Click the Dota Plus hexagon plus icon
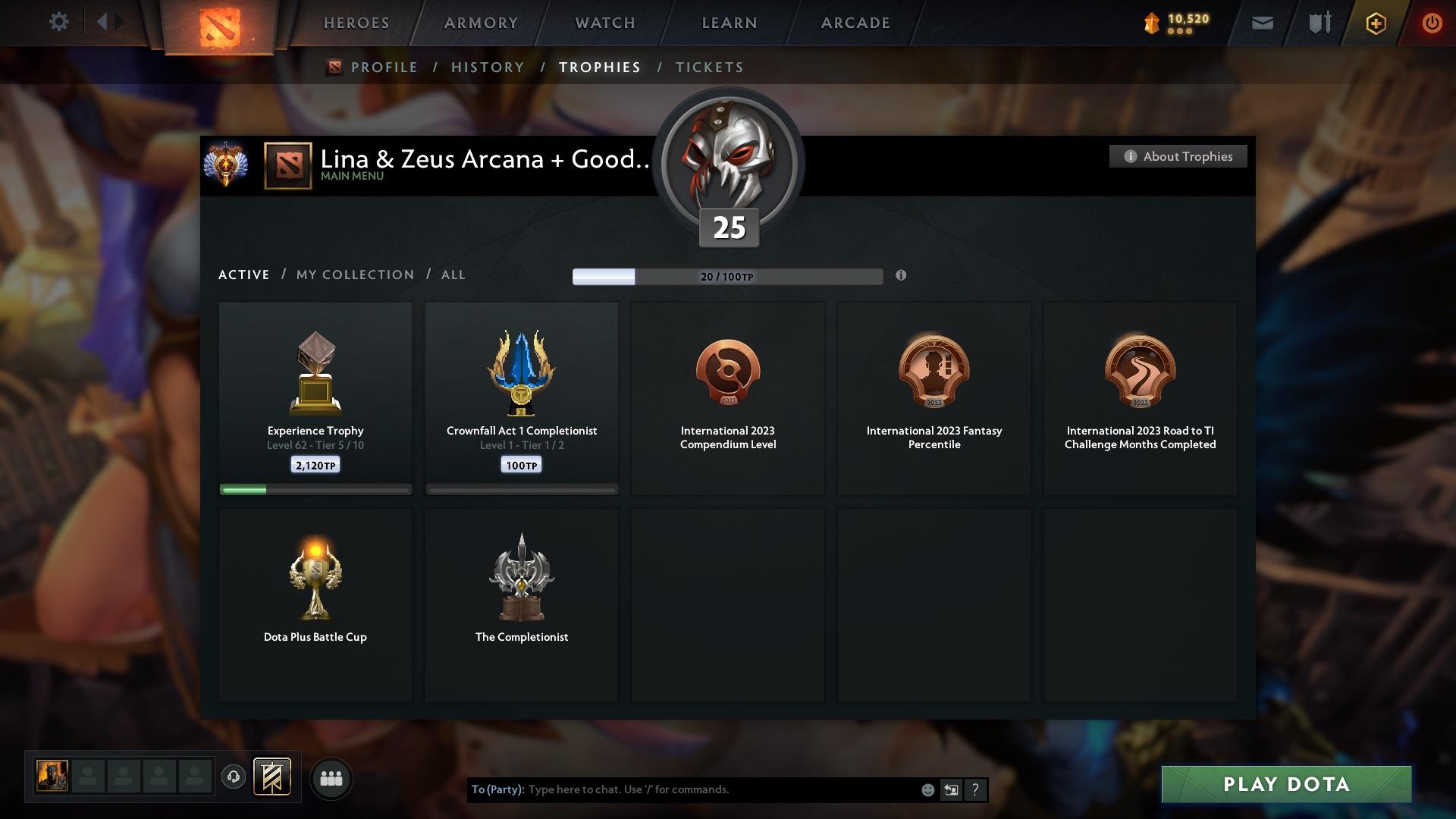The width and height of the screenshot is (1456, 819). (1375, 23)
